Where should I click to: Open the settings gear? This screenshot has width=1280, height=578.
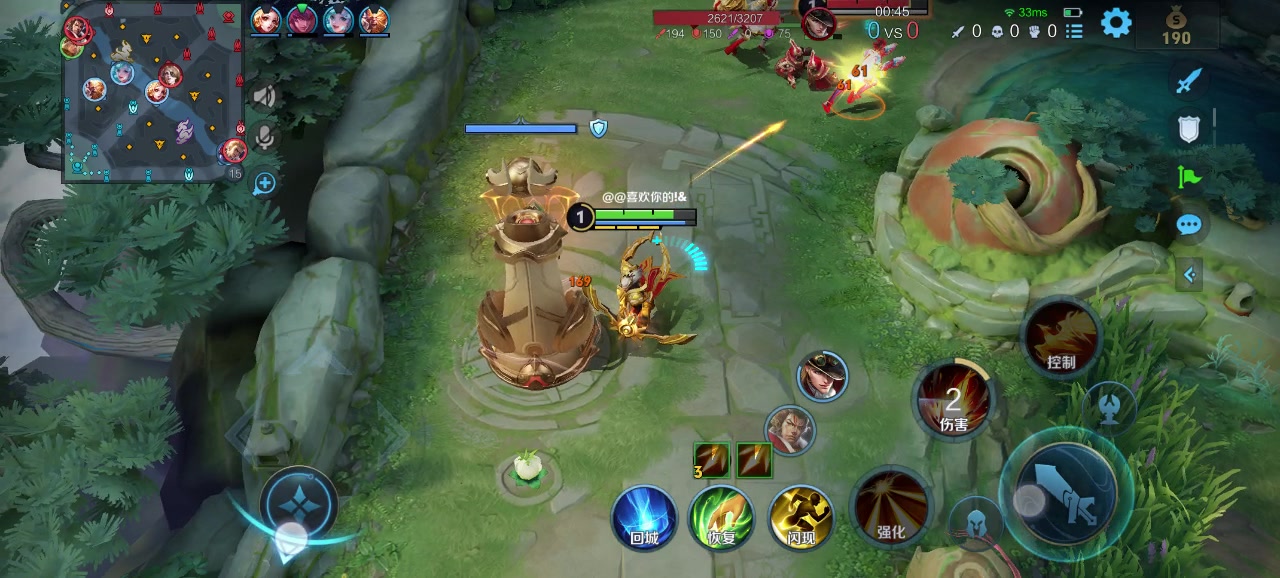click(1116, 23)
